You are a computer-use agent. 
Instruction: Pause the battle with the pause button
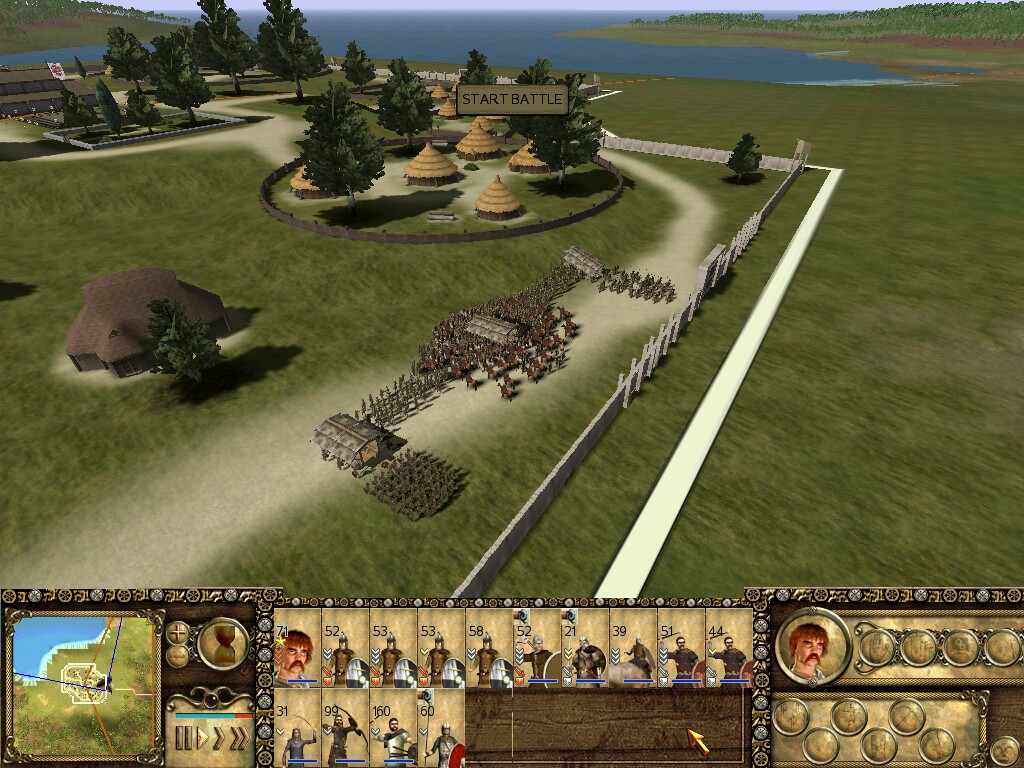pos(183,739)
